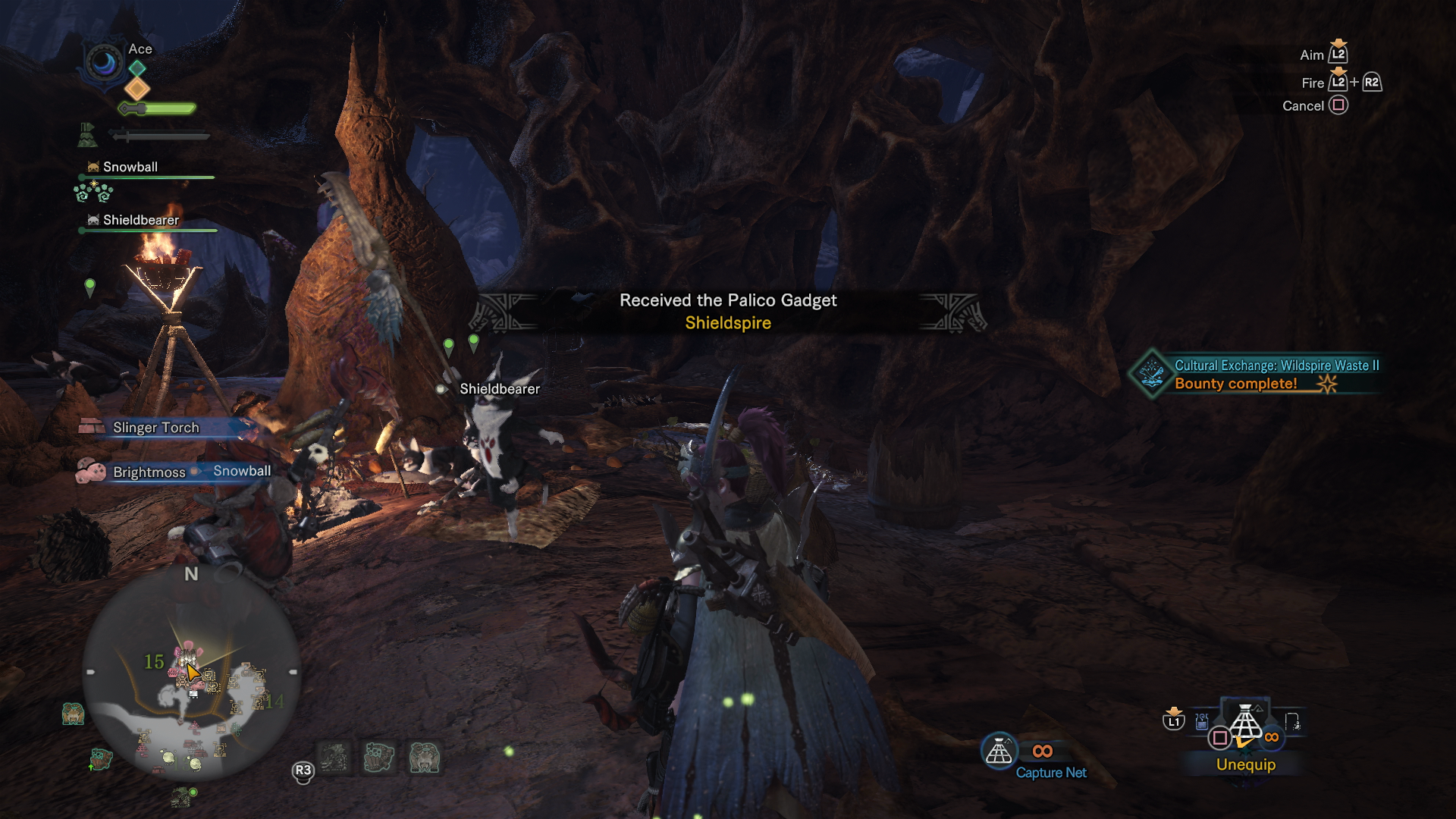This screenshot has width=1456, height=819.
Task: Select the Apceros monster icon near R3
Action: [422, 758]
